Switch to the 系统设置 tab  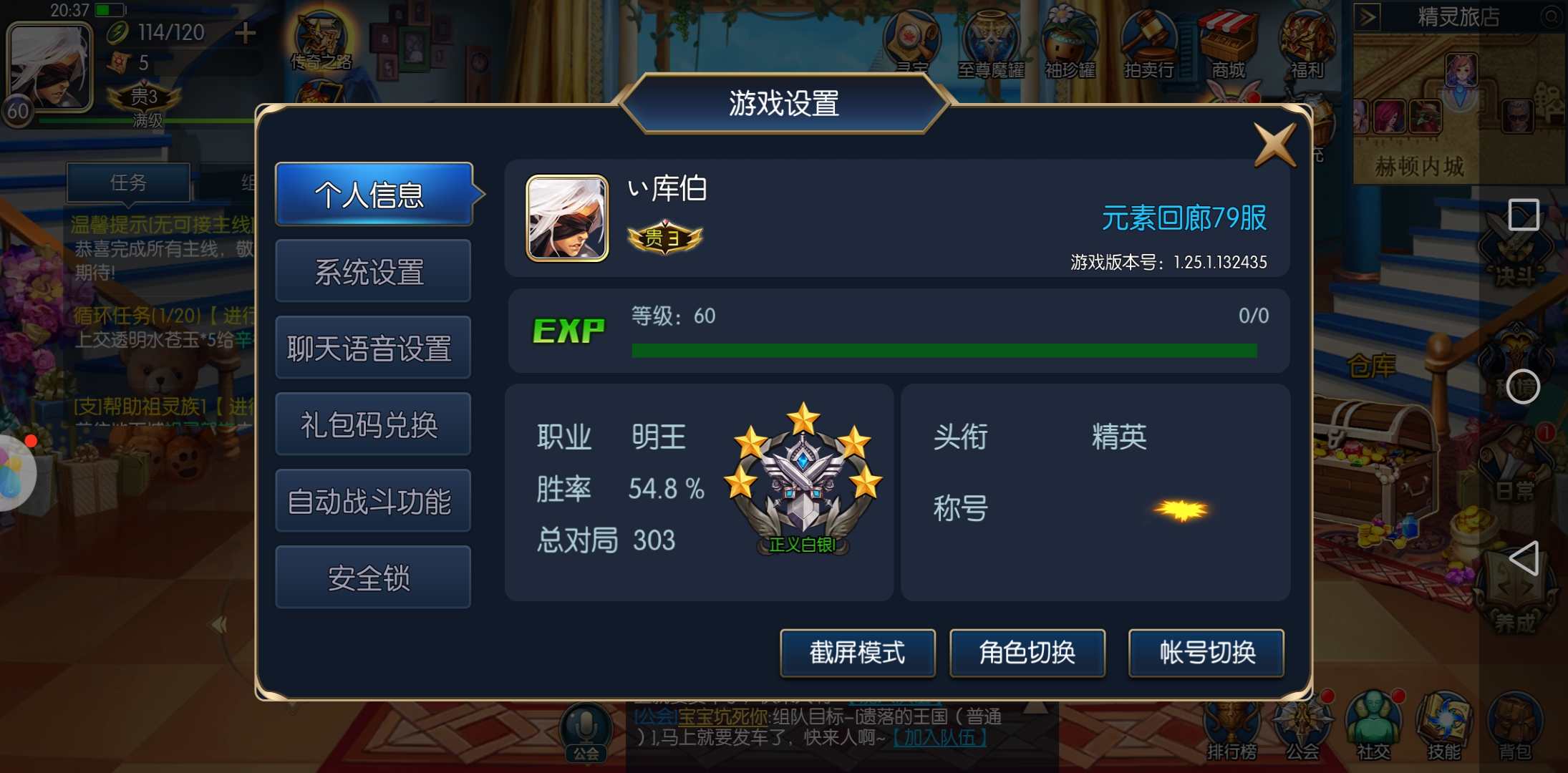(372, 271)
